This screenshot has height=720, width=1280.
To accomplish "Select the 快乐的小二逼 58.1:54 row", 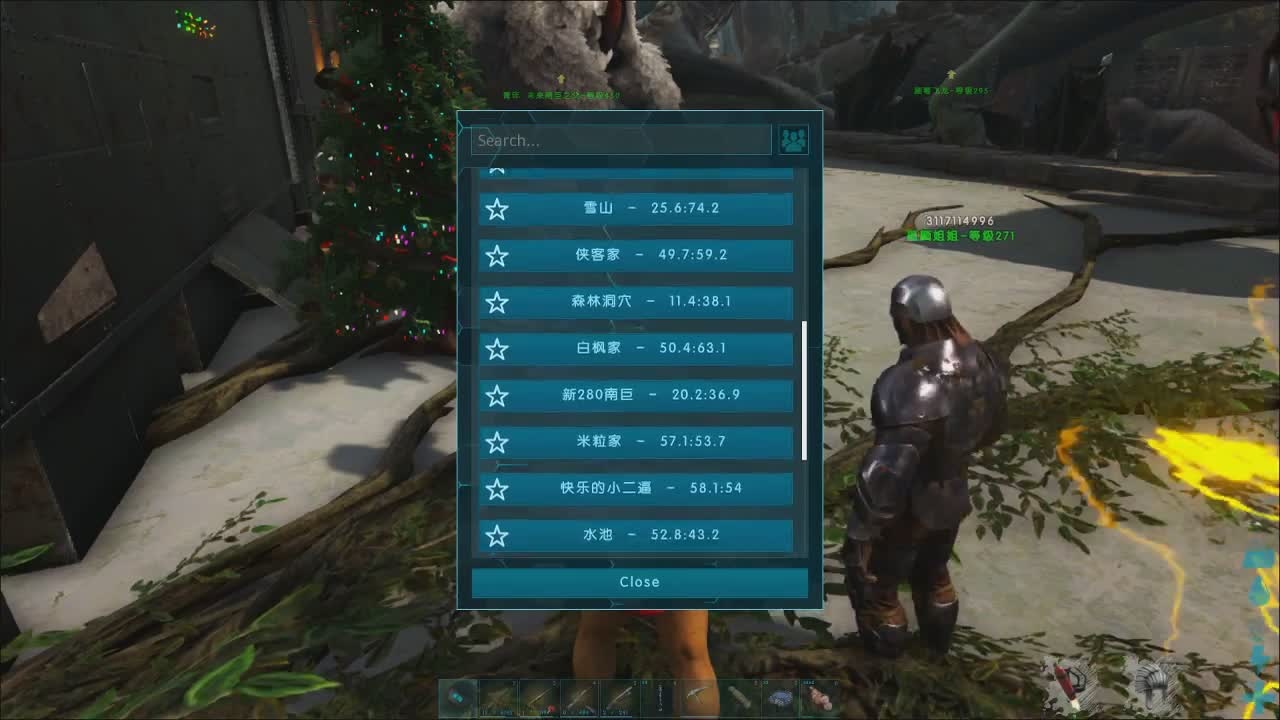I will pyautogui.click(x=650, y=488).
